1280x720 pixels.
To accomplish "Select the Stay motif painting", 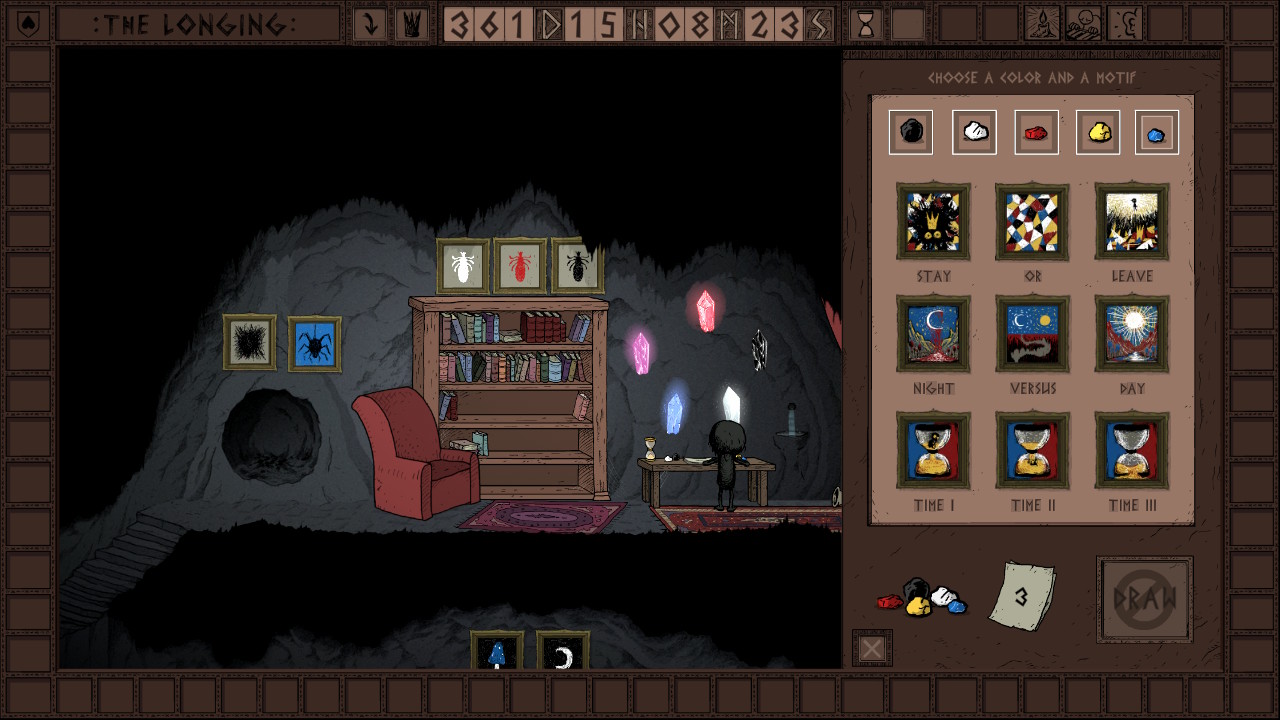I will click(x=933, y=222).
